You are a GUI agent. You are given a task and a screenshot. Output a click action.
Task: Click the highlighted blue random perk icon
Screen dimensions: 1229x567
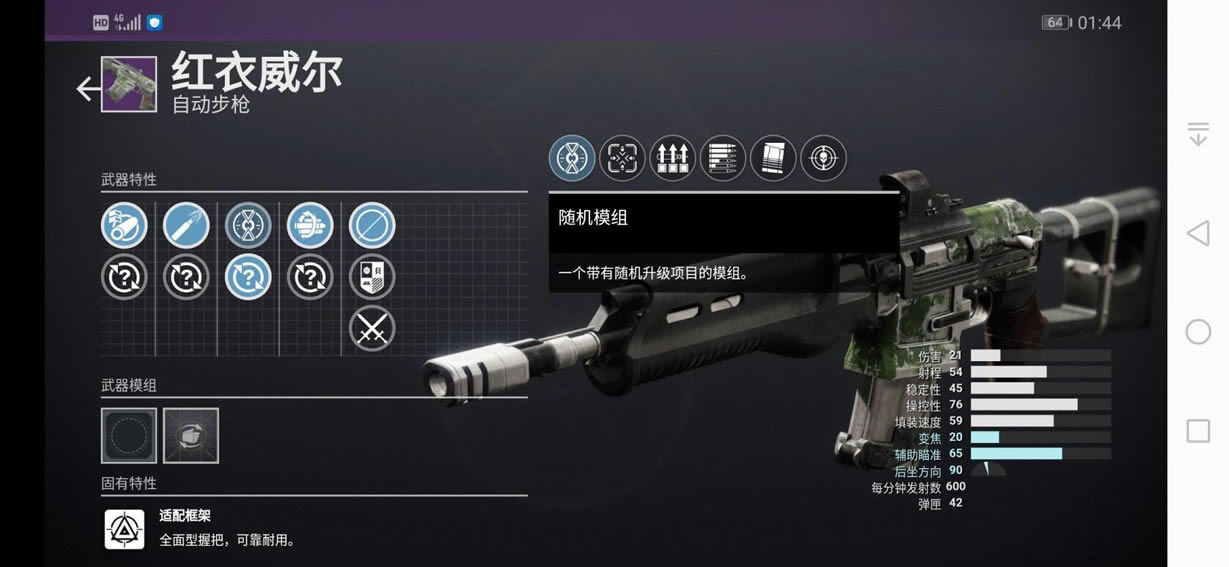point(248,277)
